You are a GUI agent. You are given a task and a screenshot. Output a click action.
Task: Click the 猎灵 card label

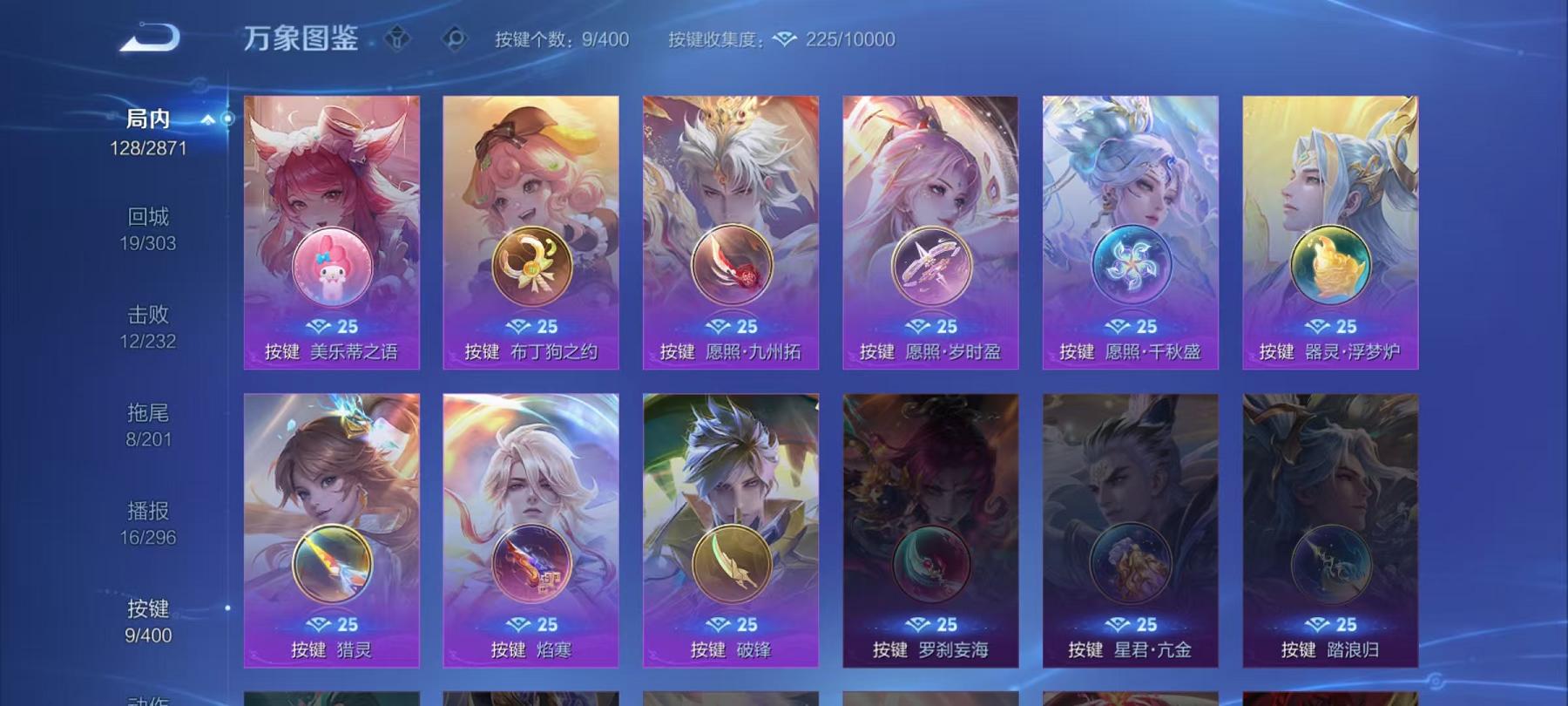click(331, 647)
